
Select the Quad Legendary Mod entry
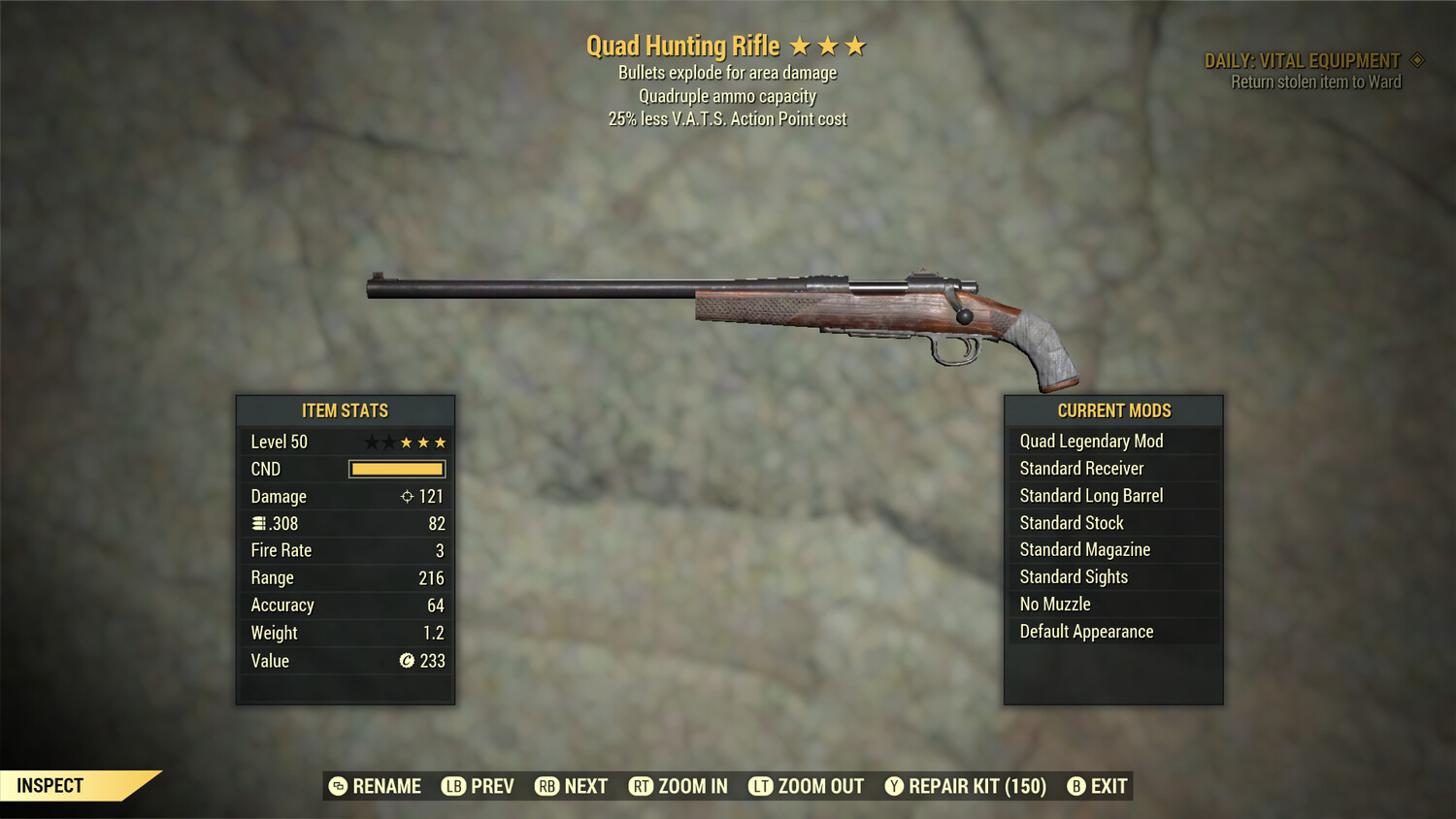[x=1090, y=441]
